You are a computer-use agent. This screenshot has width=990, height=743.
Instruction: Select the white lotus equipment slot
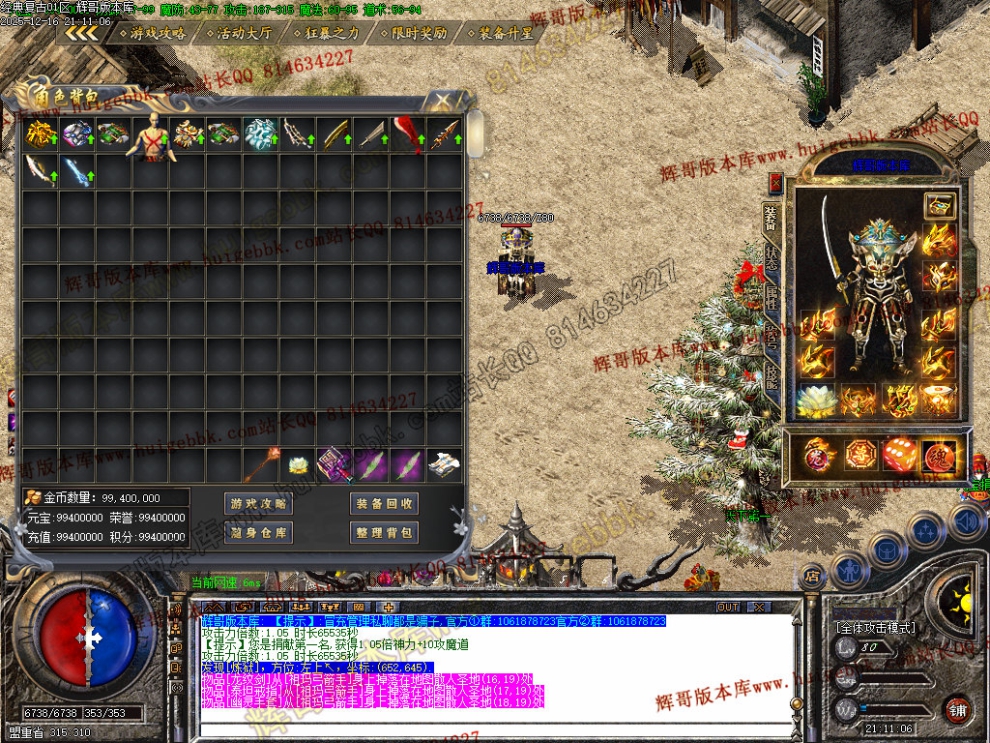pyautogui.click(x=817, y=401)
